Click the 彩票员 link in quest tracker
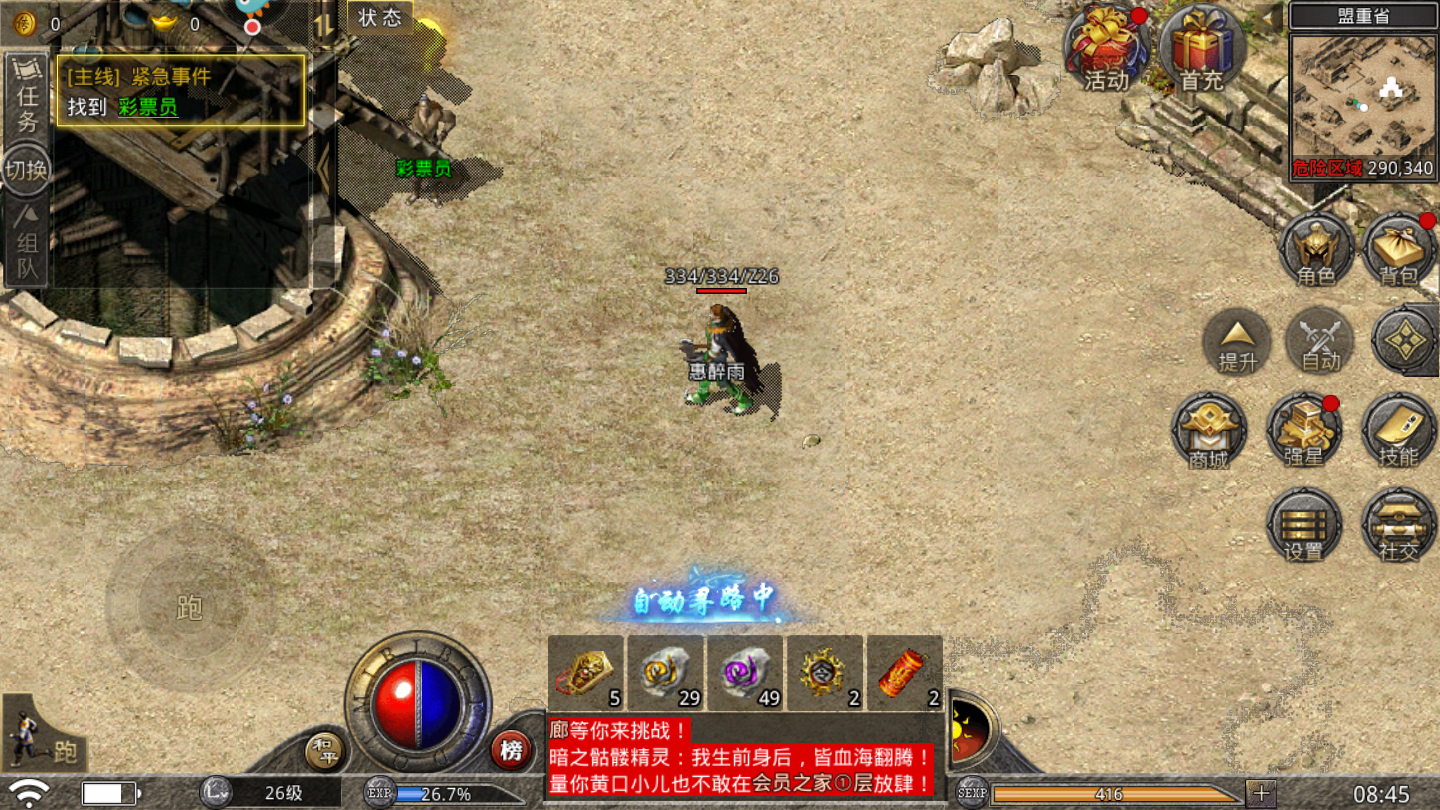The height and width of the screenshot is (810, 1440). tap(148, 107)
